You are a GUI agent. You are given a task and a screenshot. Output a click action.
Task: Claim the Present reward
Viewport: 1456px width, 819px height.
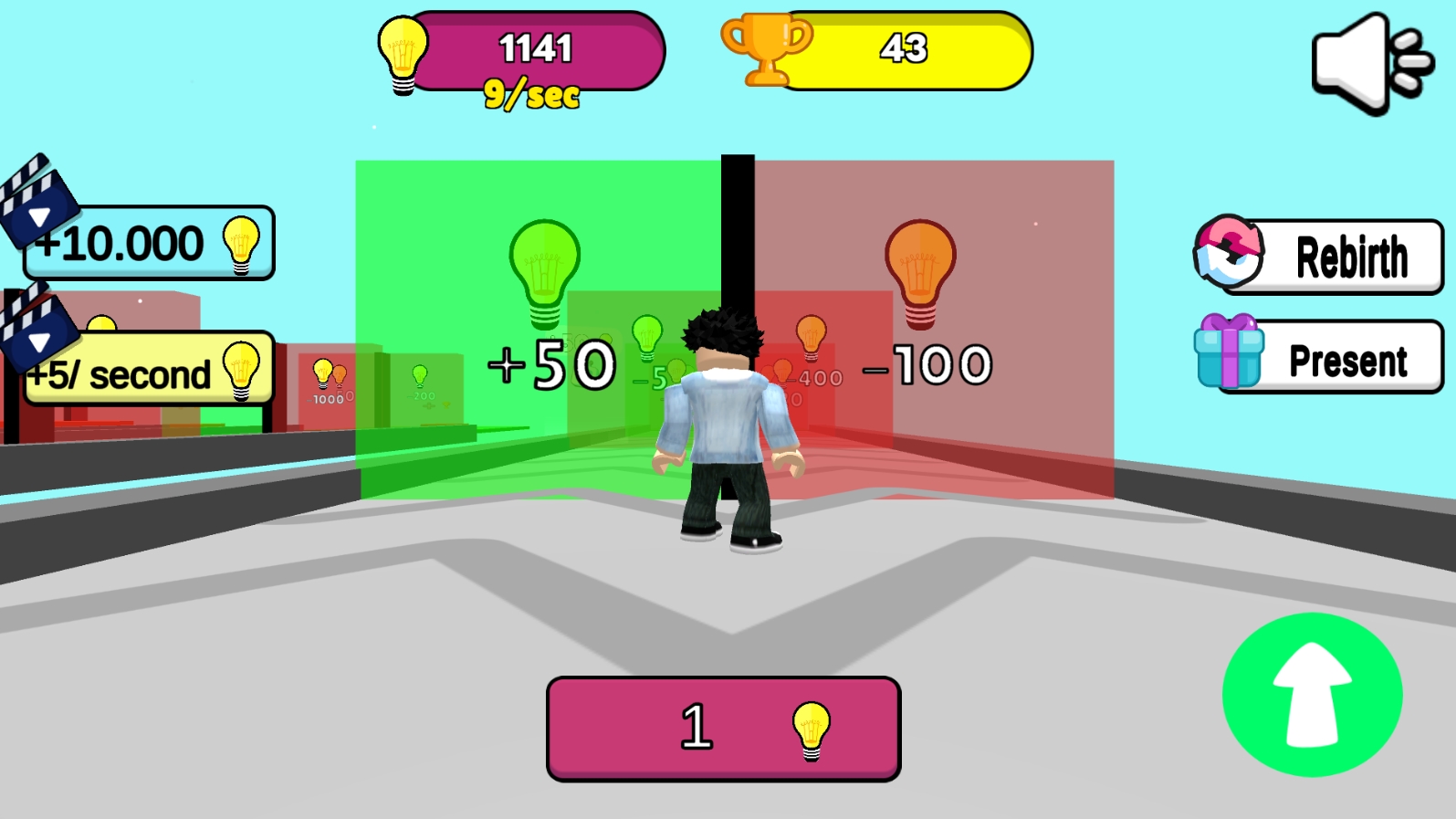pyautogui.click(x=1346, y=360)
